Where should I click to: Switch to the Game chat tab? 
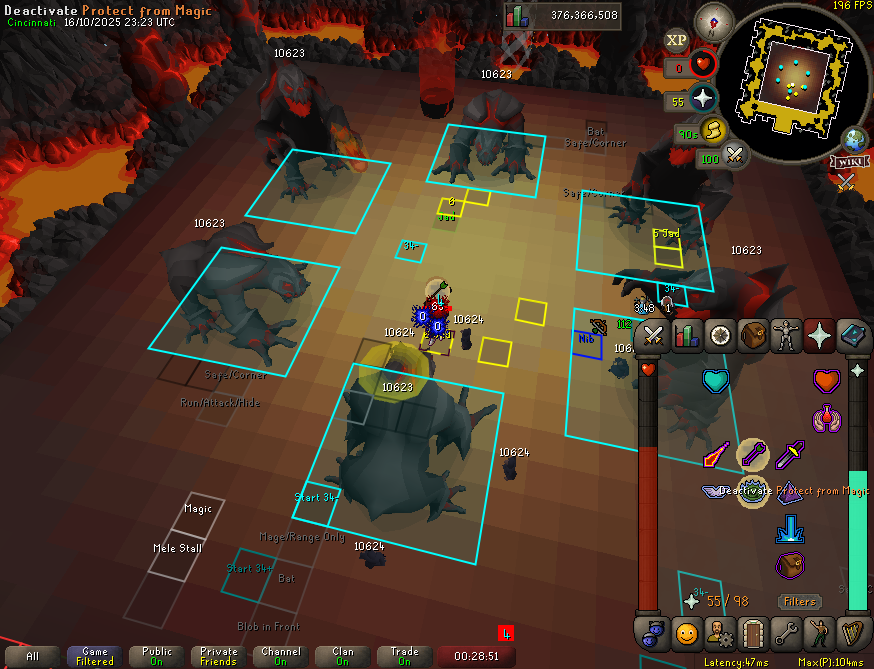click(95, 656)
